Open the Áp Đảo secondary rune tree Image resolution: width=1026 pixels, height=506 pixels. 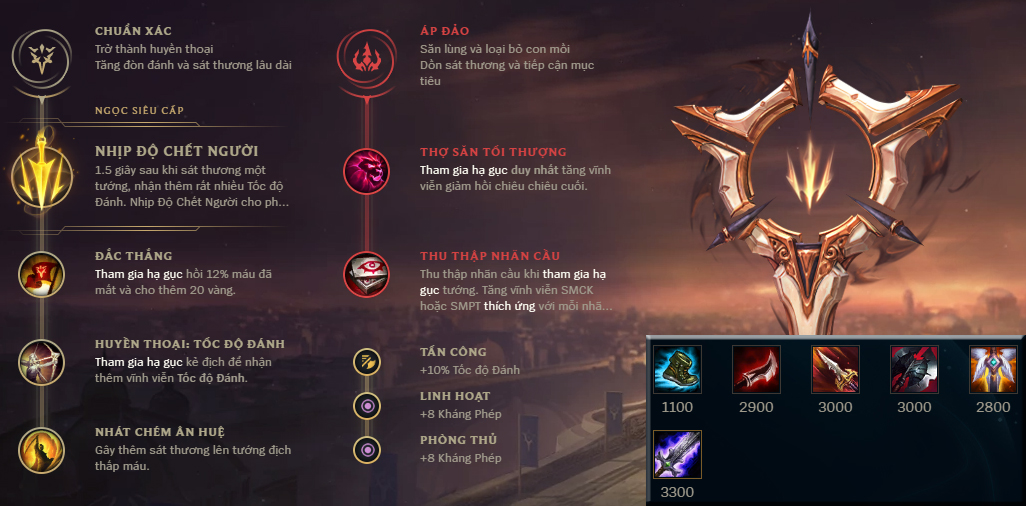366,53
